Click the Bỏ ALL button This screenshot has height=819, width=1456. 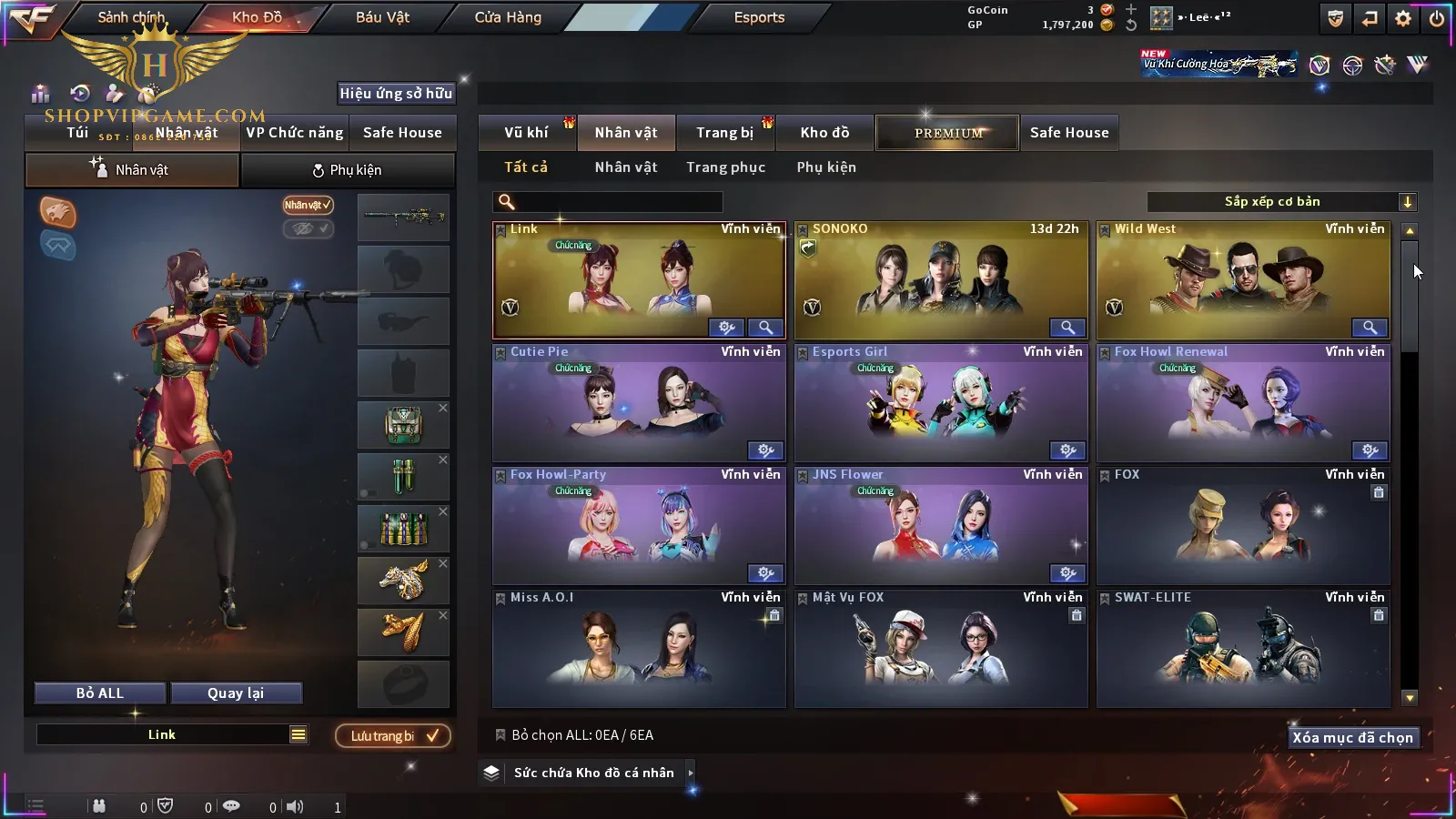(100, 693)
